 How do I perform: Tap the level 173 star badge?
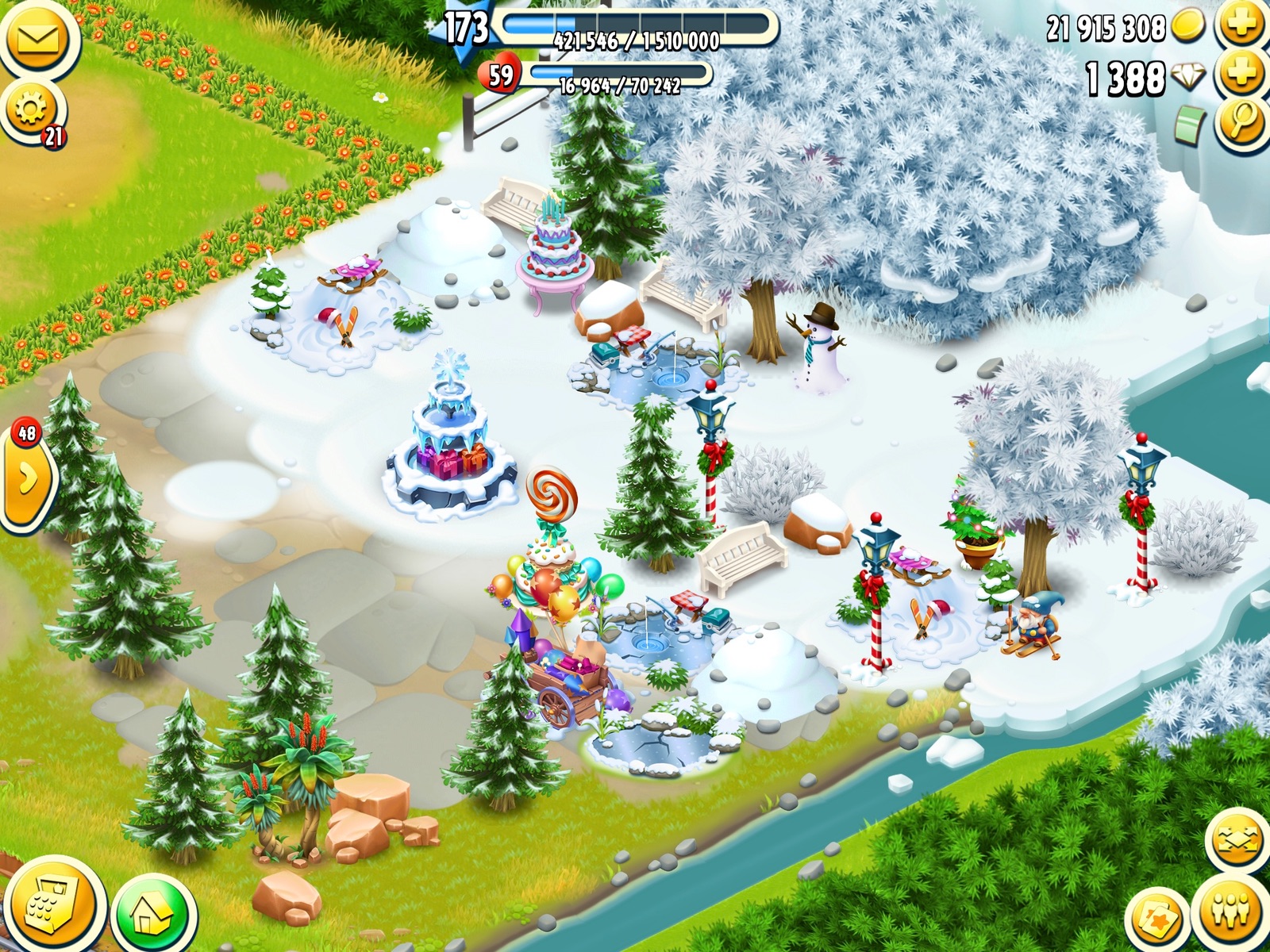[x=464, y=29]
